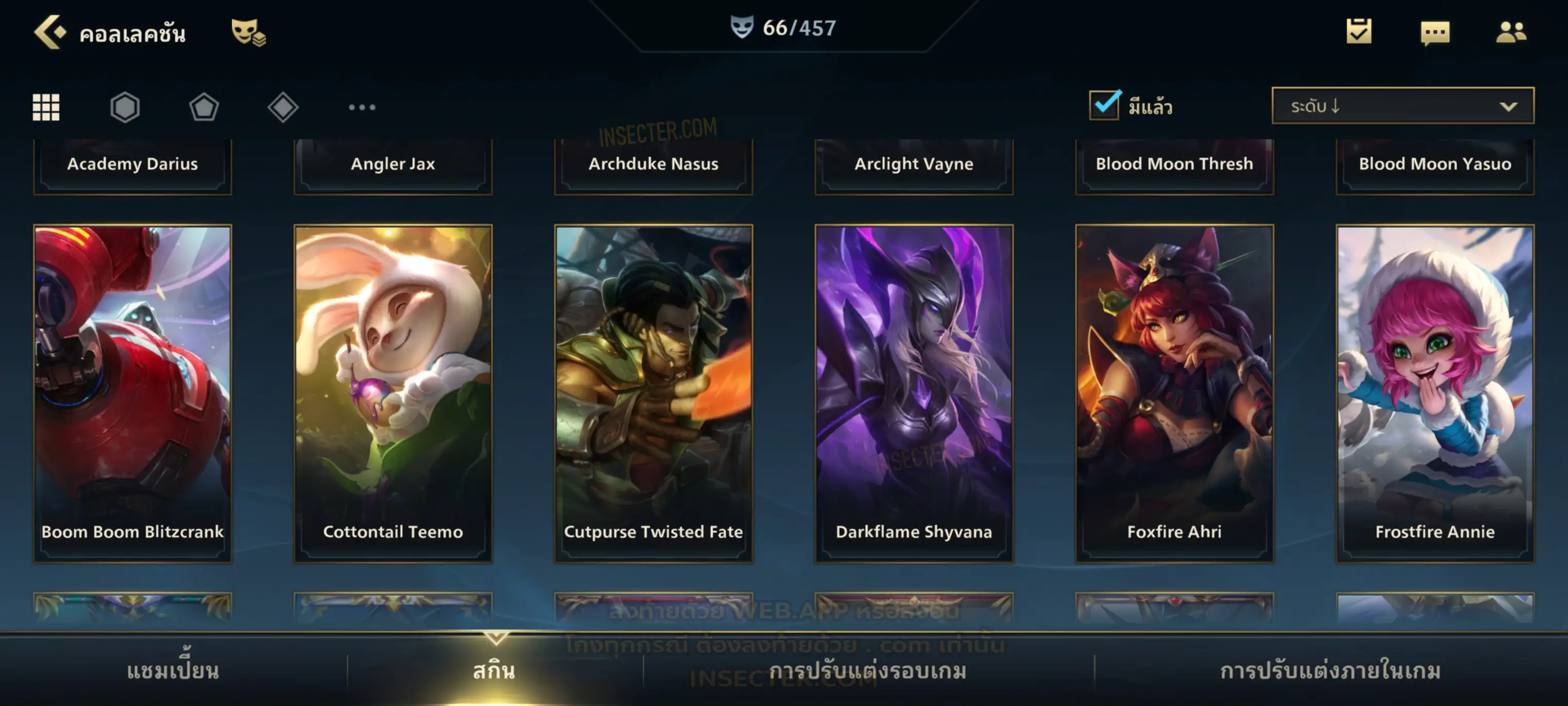The width and height of the screenshot is (1568, 706).
Task: View the Cutpurse Twisted Fate skin
Action: (x=654, y=393)
